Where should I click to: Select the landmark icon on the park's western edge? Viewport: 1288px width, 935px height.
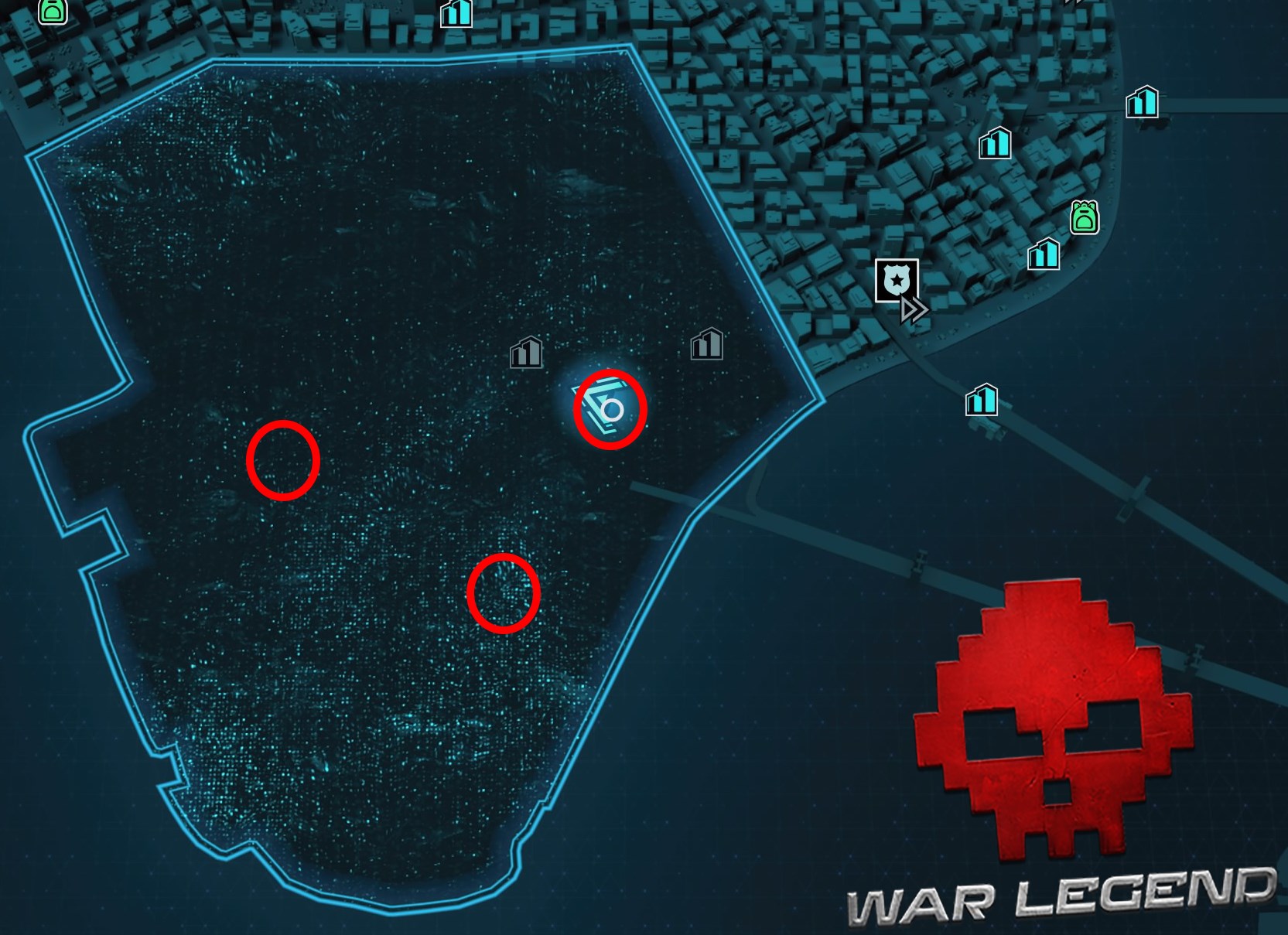[x=526, y=354]
